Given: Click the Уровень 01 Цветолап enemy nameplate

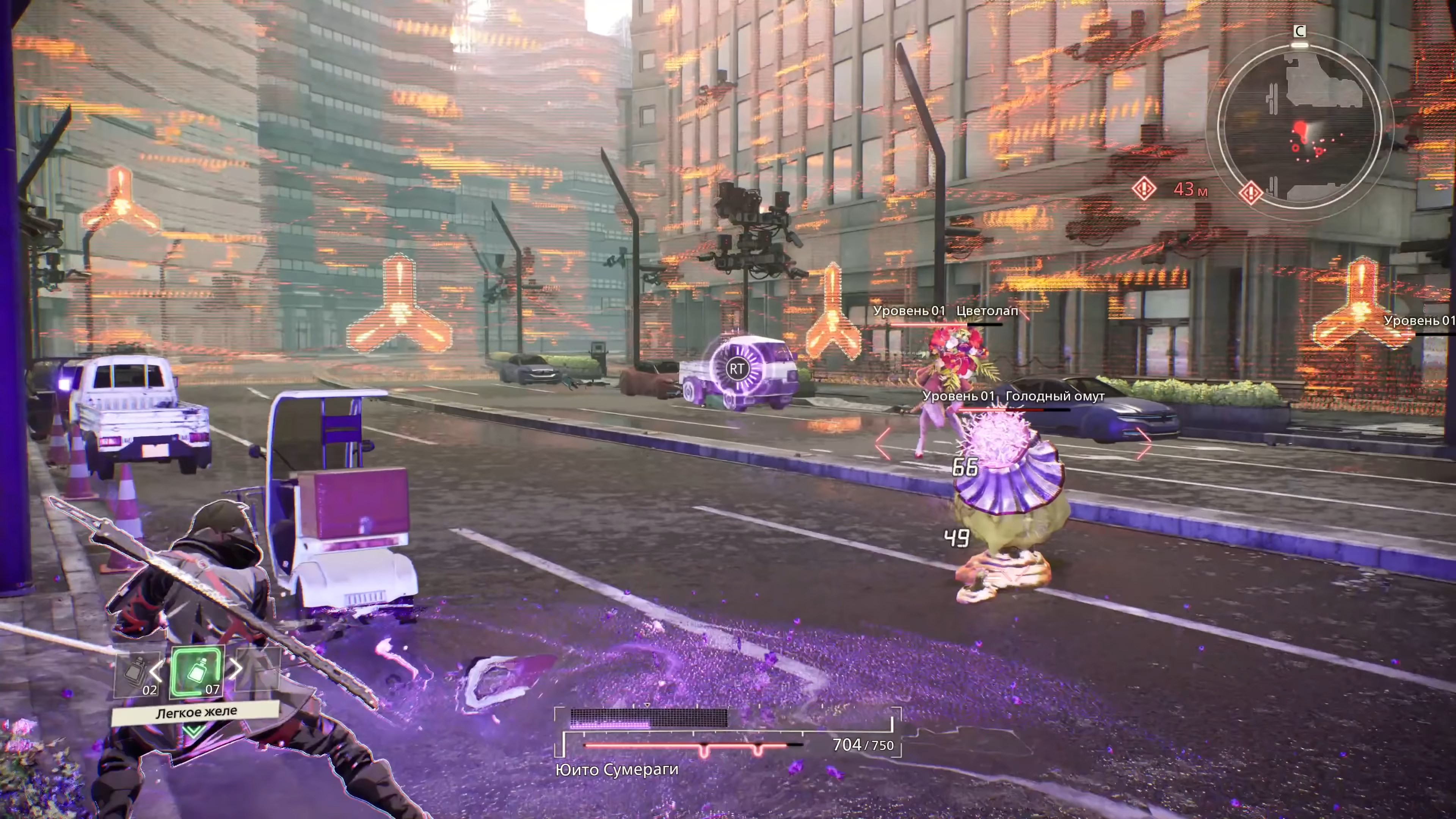Looking at the screenshot, I should pyautogui.click(x=945, y=310).
